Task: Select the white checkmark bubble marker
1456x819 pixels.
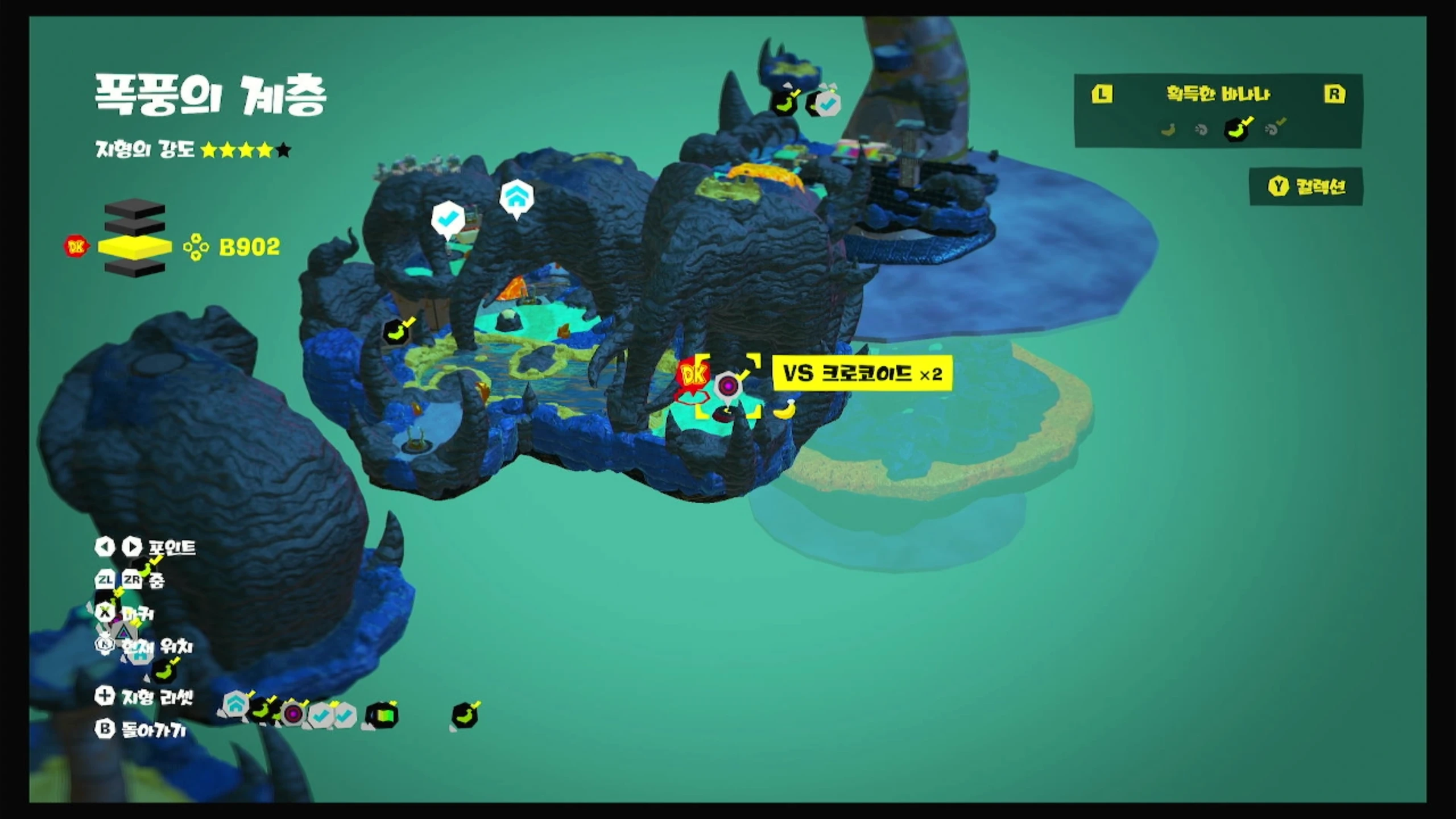Action: [448, 218]
